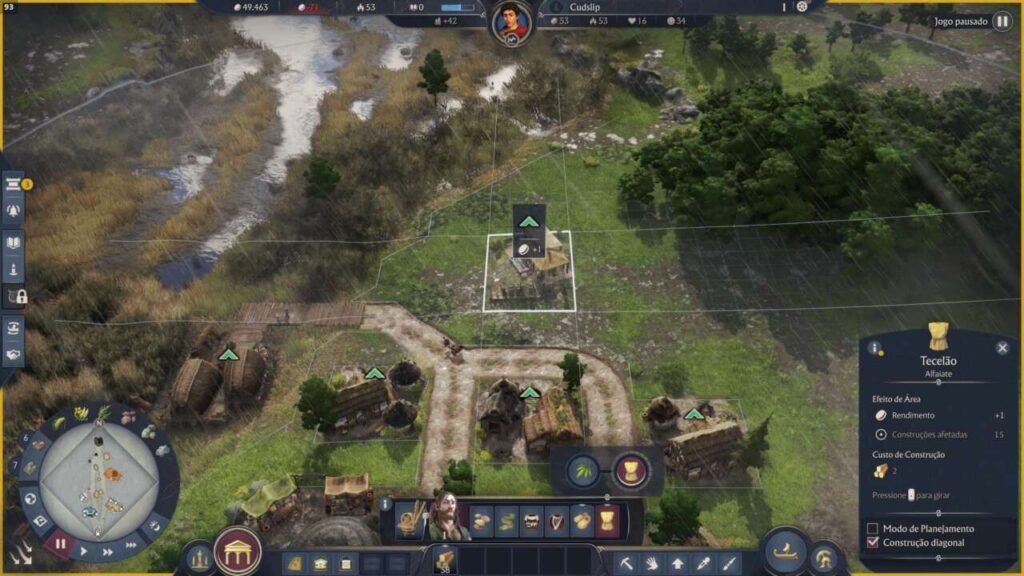Click the paused-game button beside Jogo pausado
The image size is (1024, 576).
1001,21
